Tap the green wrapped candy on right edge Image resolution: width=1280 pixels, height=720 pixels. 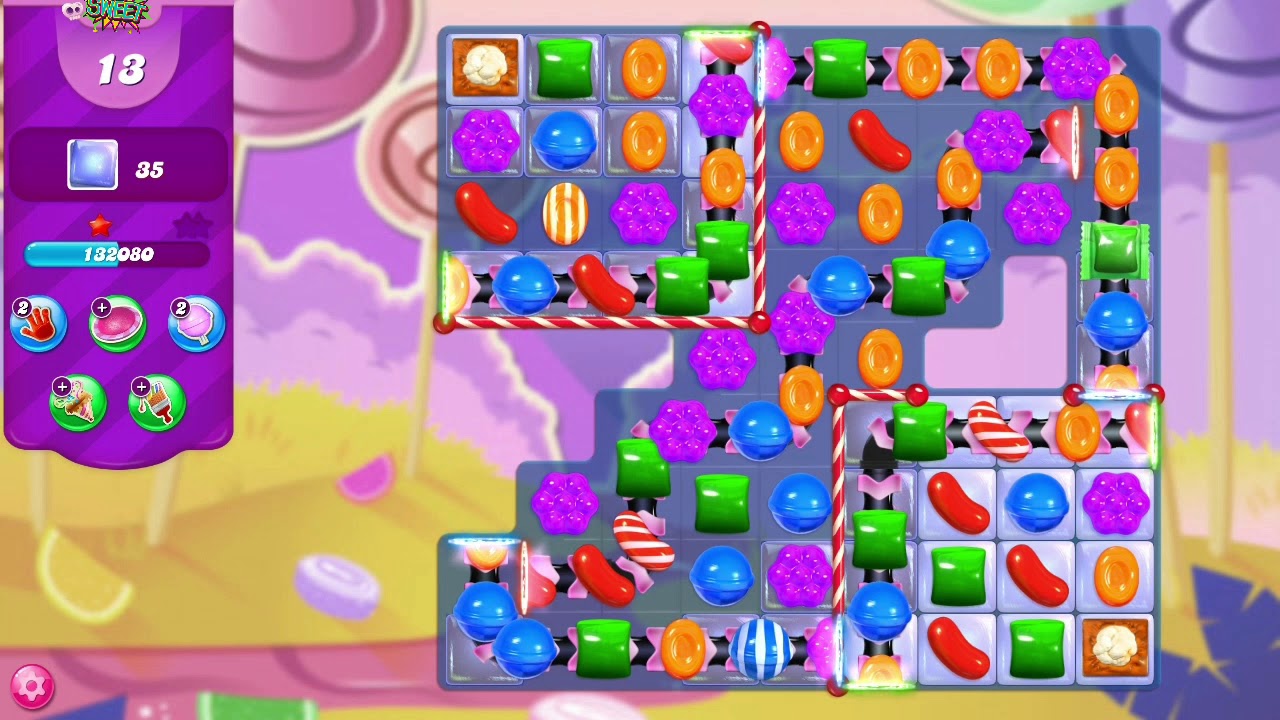(x=1115, y=251)
